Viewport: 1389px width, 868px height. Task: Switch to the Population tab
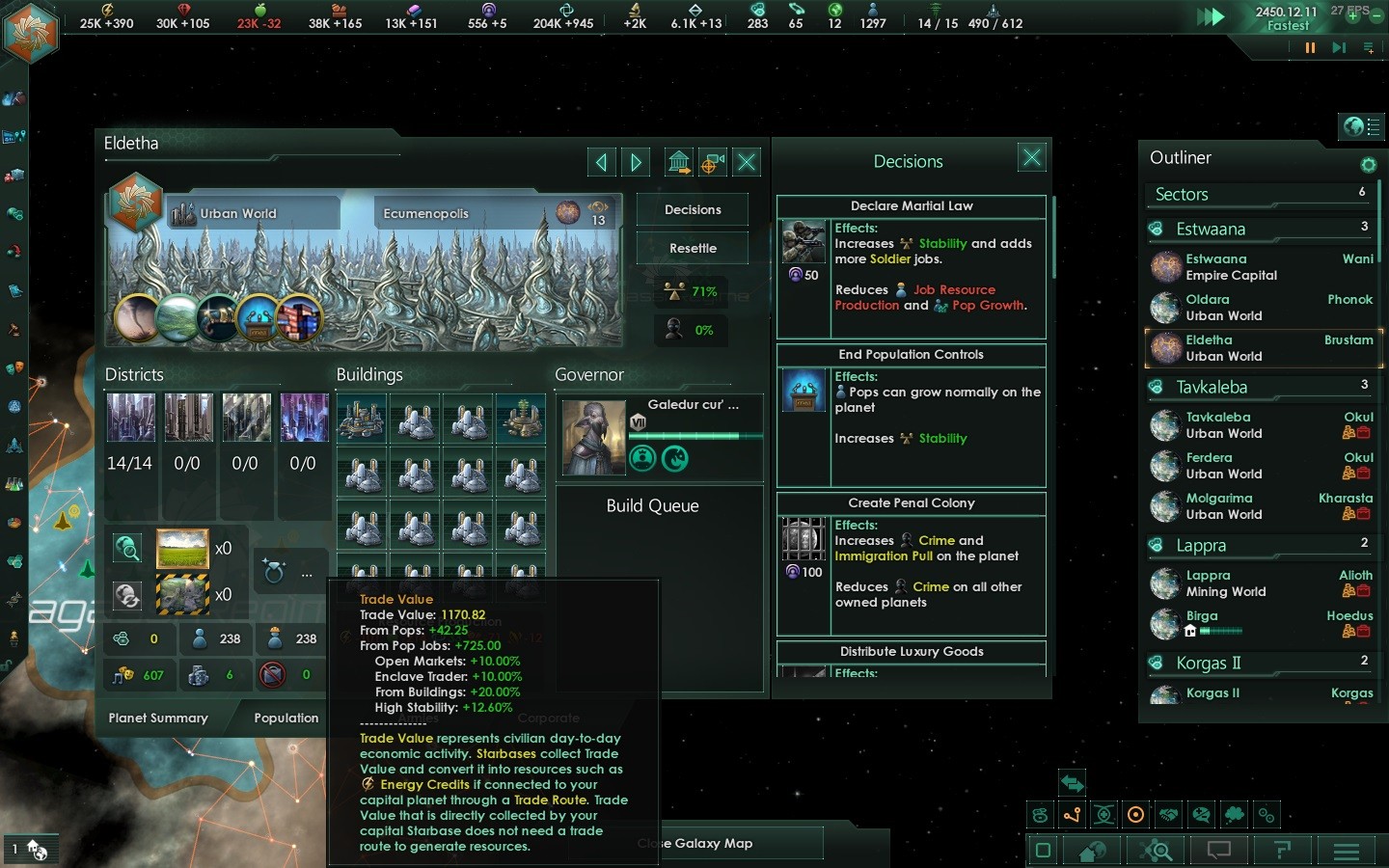coord(286,719)
